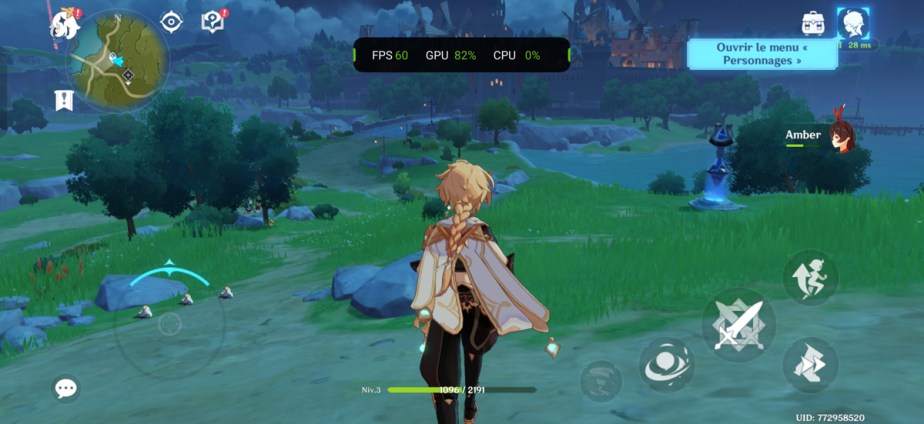The image size is (924, 424).
Task: Tap the sprint dash button
Action: (809, 364)
